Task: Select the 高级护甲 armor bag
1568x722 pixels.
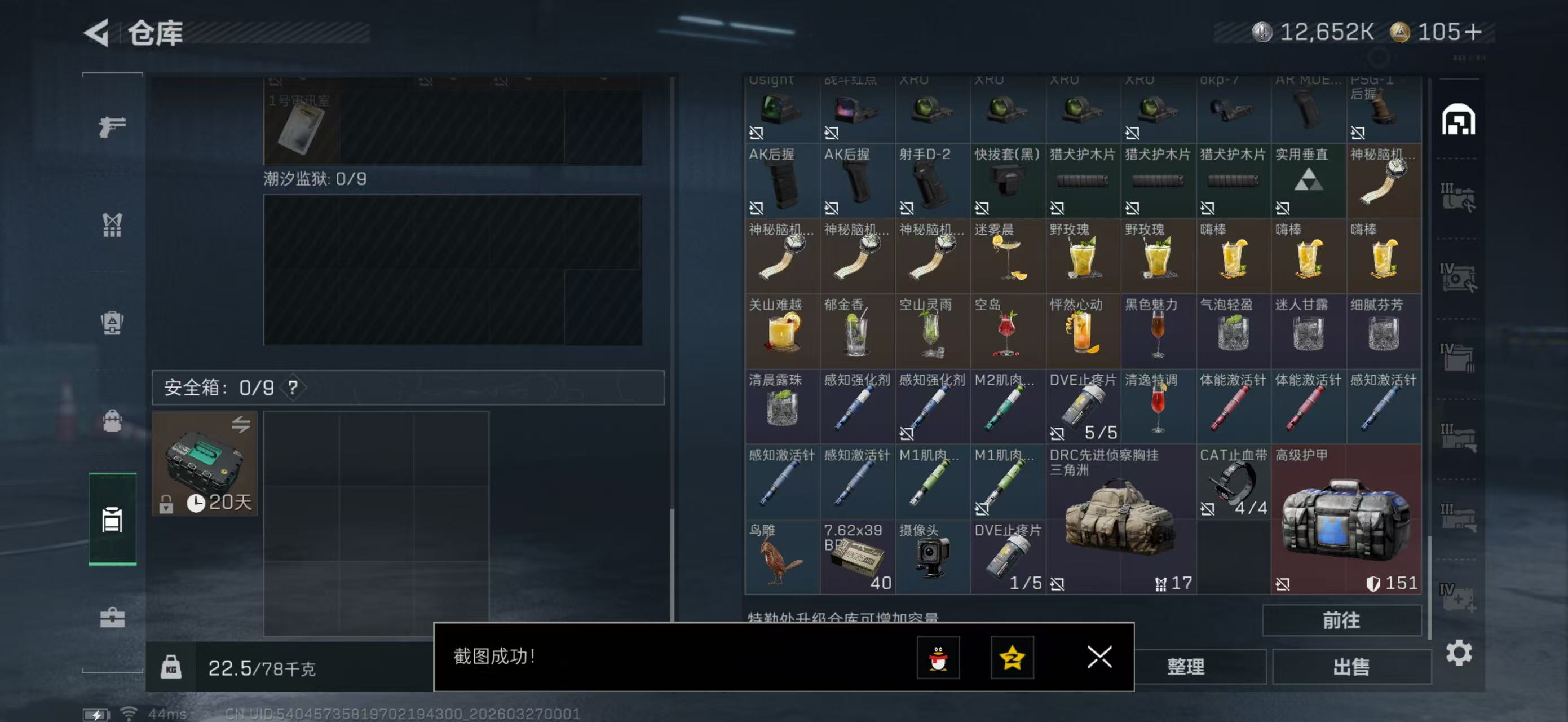Action: [x=1345, y=520]
